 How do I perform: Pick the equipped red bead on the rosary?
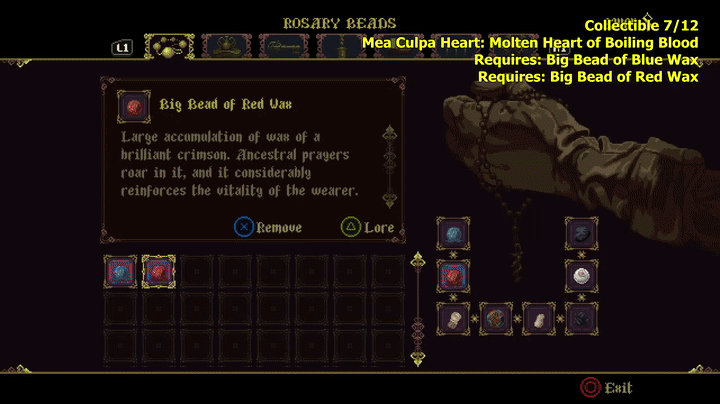453,275
